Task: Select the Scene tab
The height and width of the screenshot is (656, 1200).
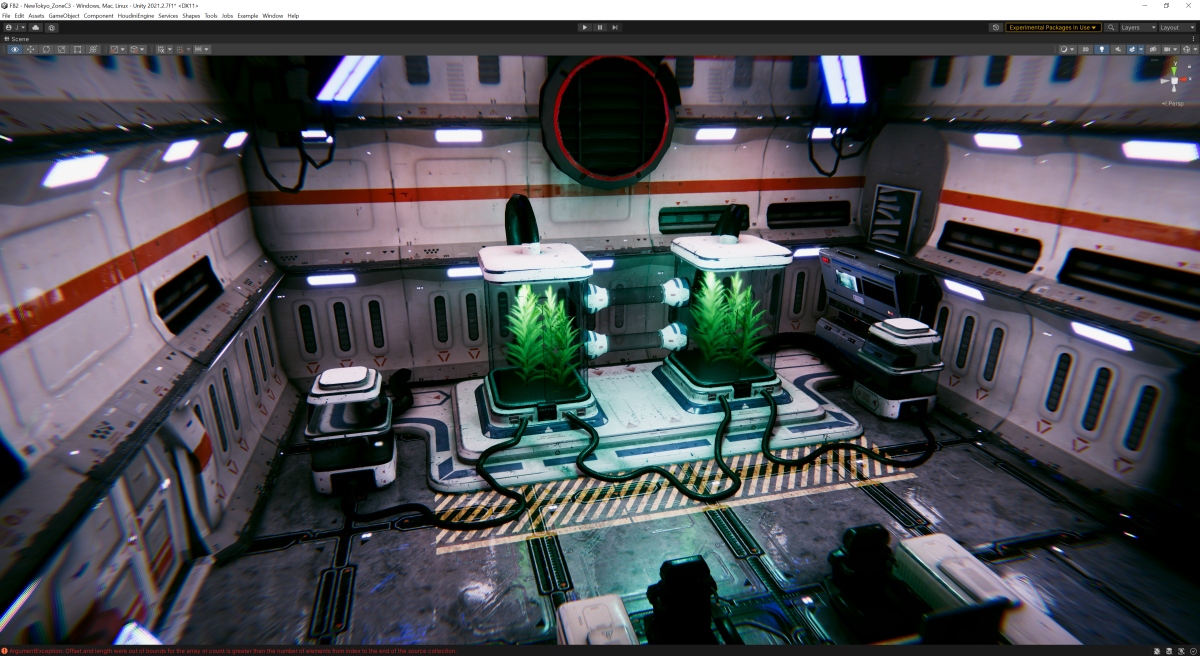Action: 18,39
